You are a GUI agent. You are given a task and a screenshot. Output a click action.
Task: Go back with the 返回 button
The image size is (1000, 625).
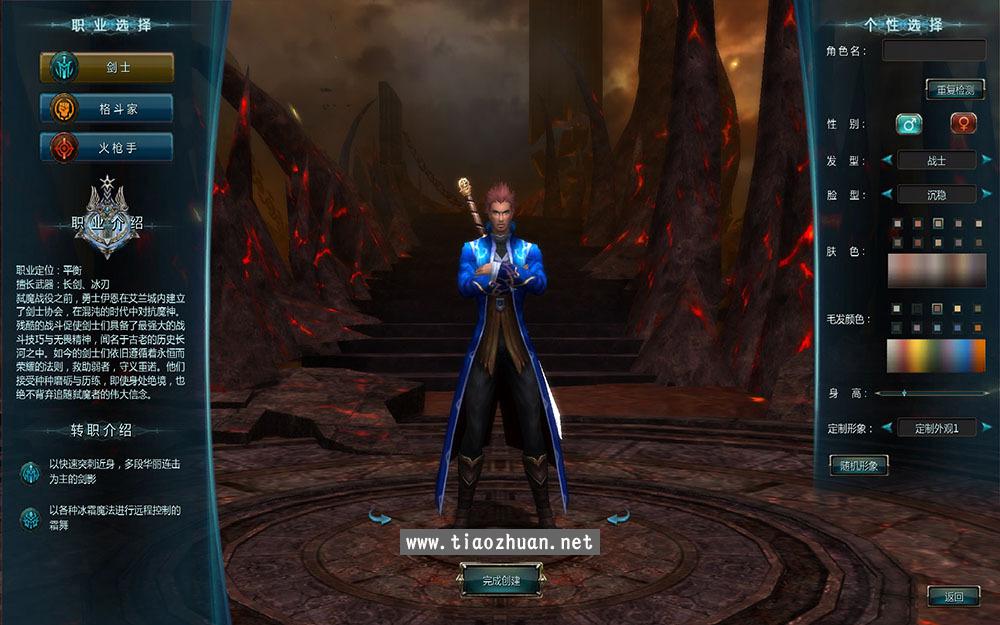point(952,597)
